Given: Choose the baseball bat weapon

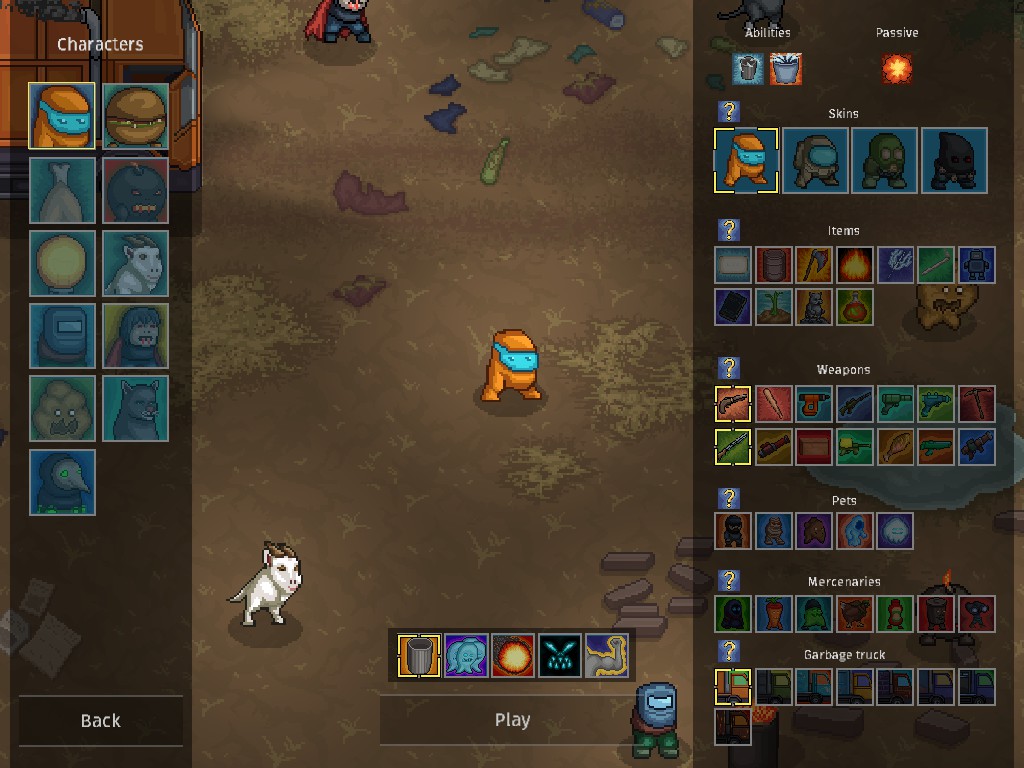Looking at the screenshot, I should 774,405.
